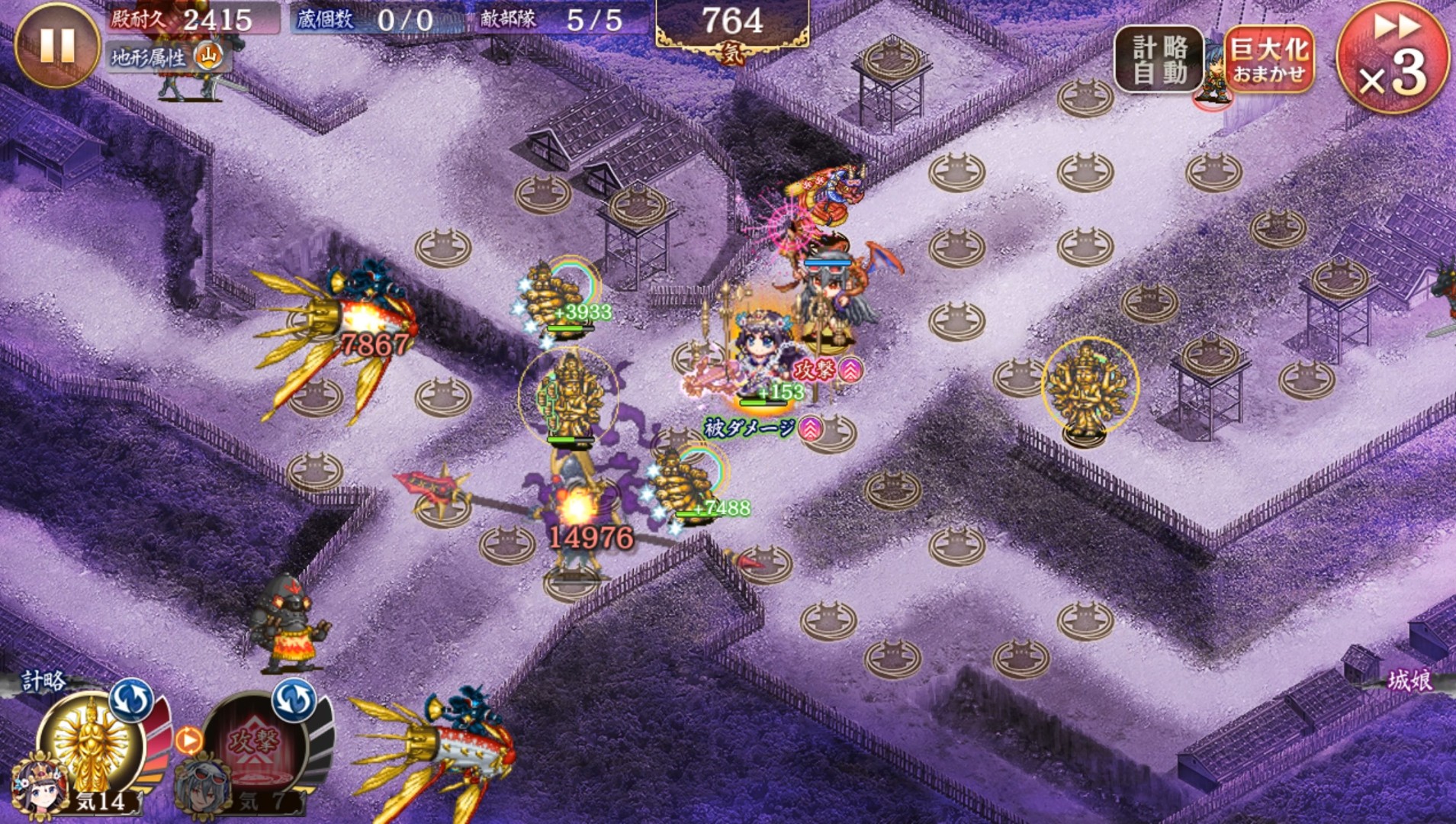Viewport: 1456px width, 824px height.
Task: Click the orange auto-repeat arrow on 攻撃 strategy
Action: tap(188, 739)
